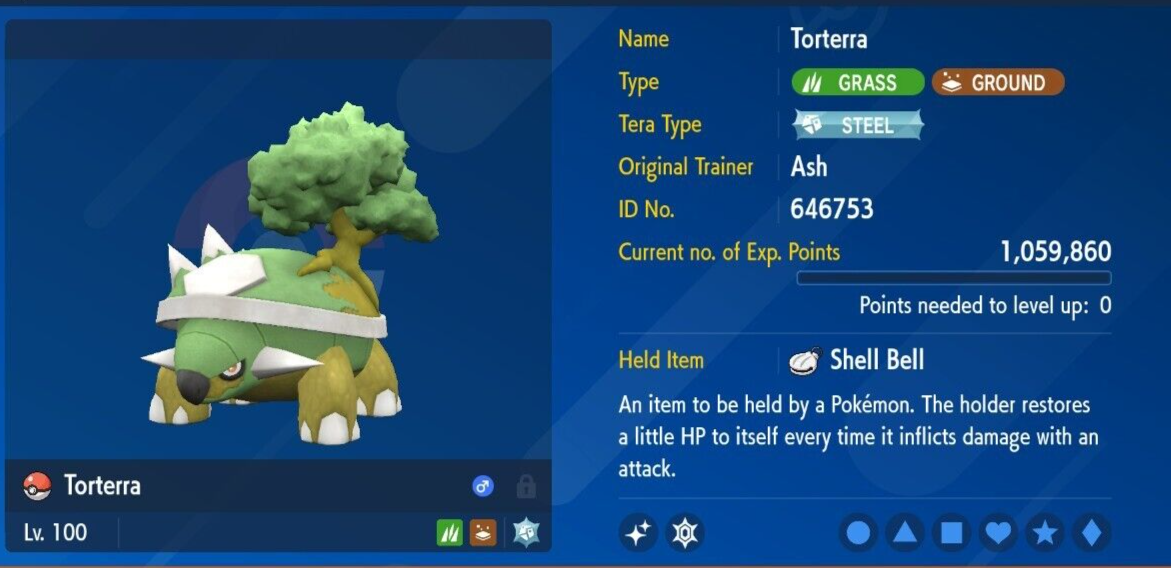Click the Poké Ball icon beside Torterra

[x=37, y=487]
